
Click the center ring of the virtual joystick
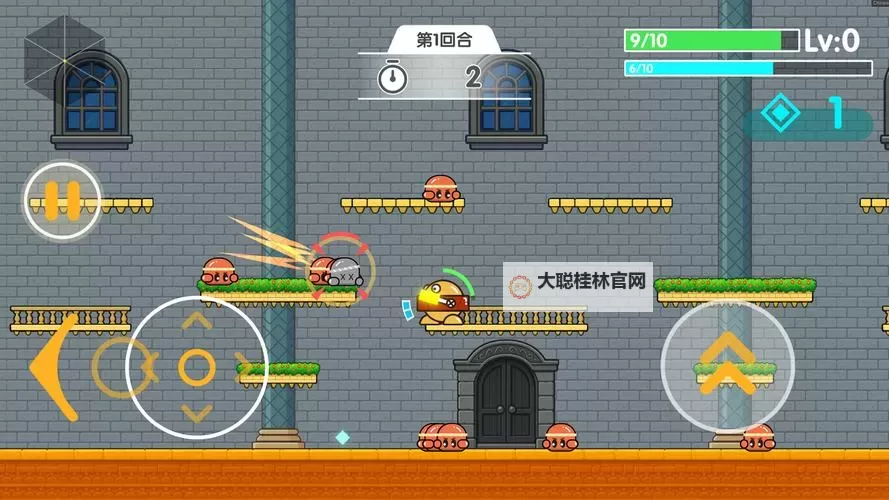[197, 367]
